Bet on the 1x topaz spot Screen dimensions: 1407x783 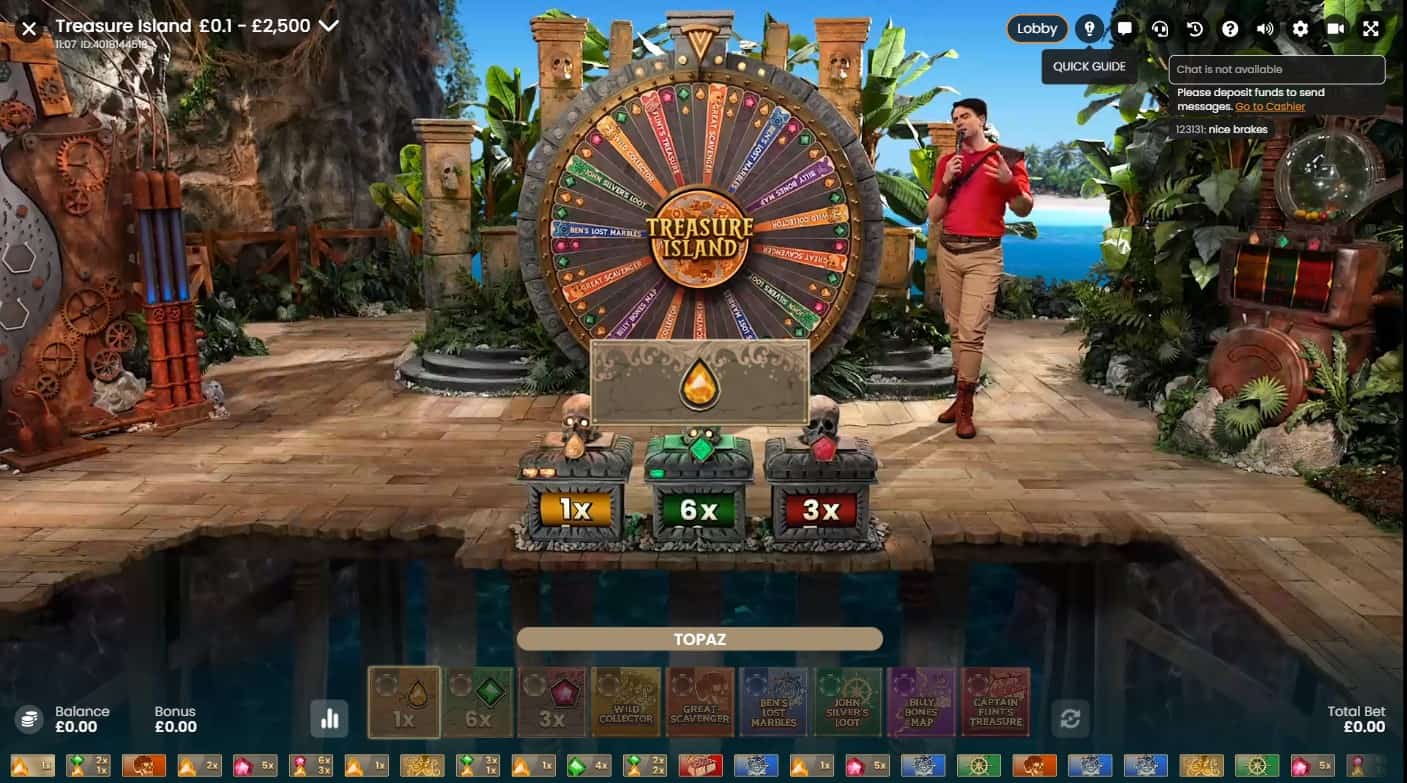[404, 702]
